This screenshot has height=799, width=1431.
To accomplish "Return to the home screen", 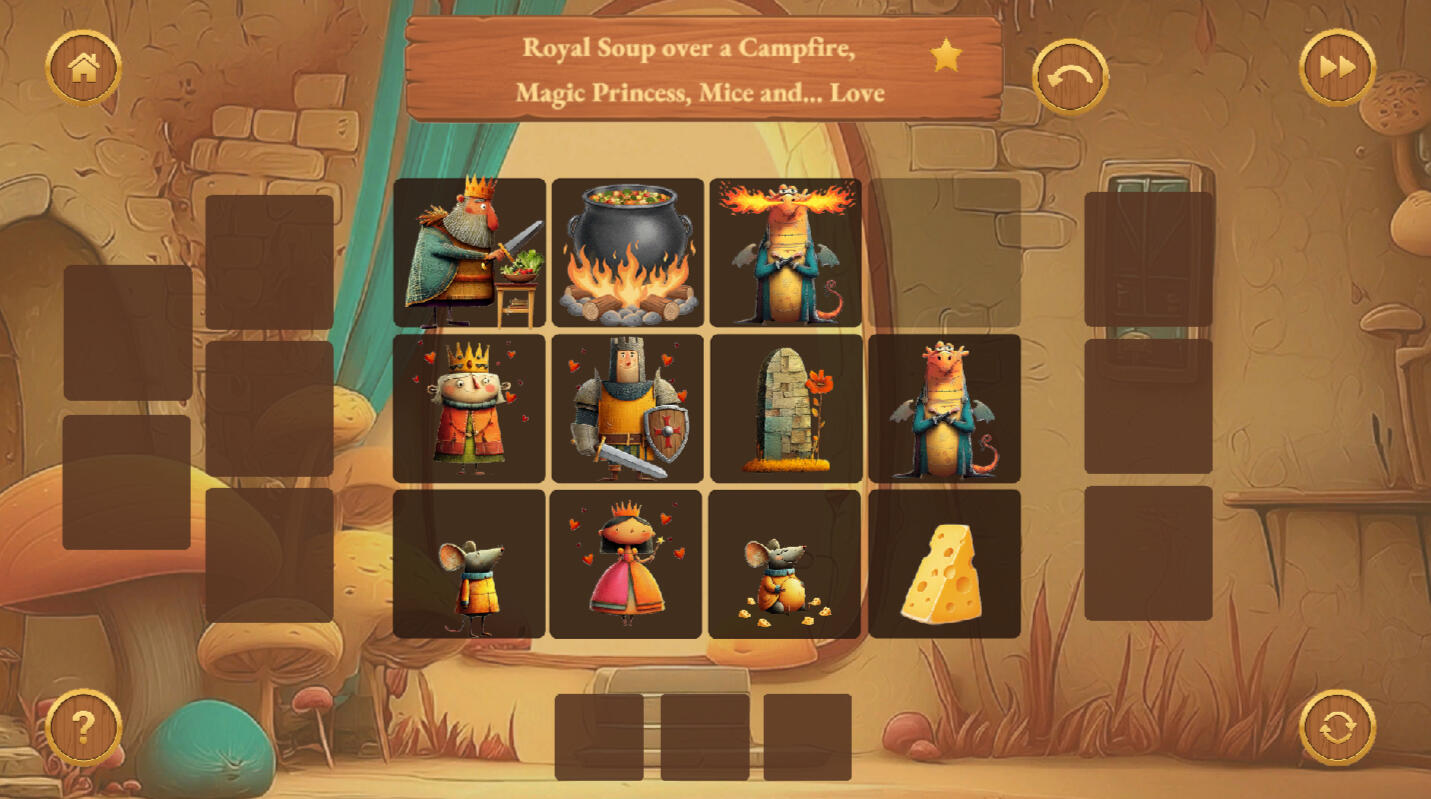I will [84, 68].
